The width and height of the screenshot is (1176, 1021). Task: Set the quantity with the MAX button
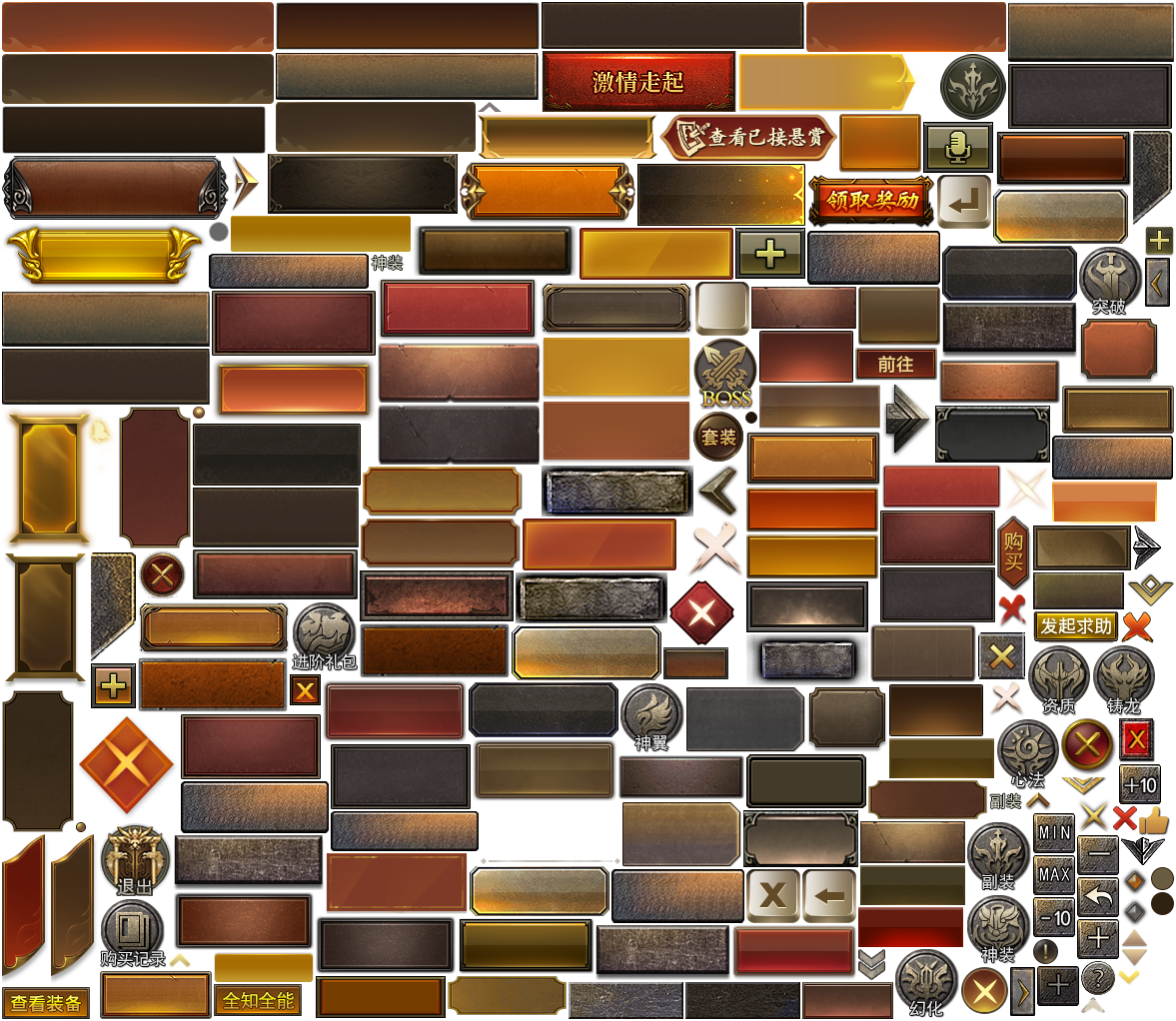1054,874
